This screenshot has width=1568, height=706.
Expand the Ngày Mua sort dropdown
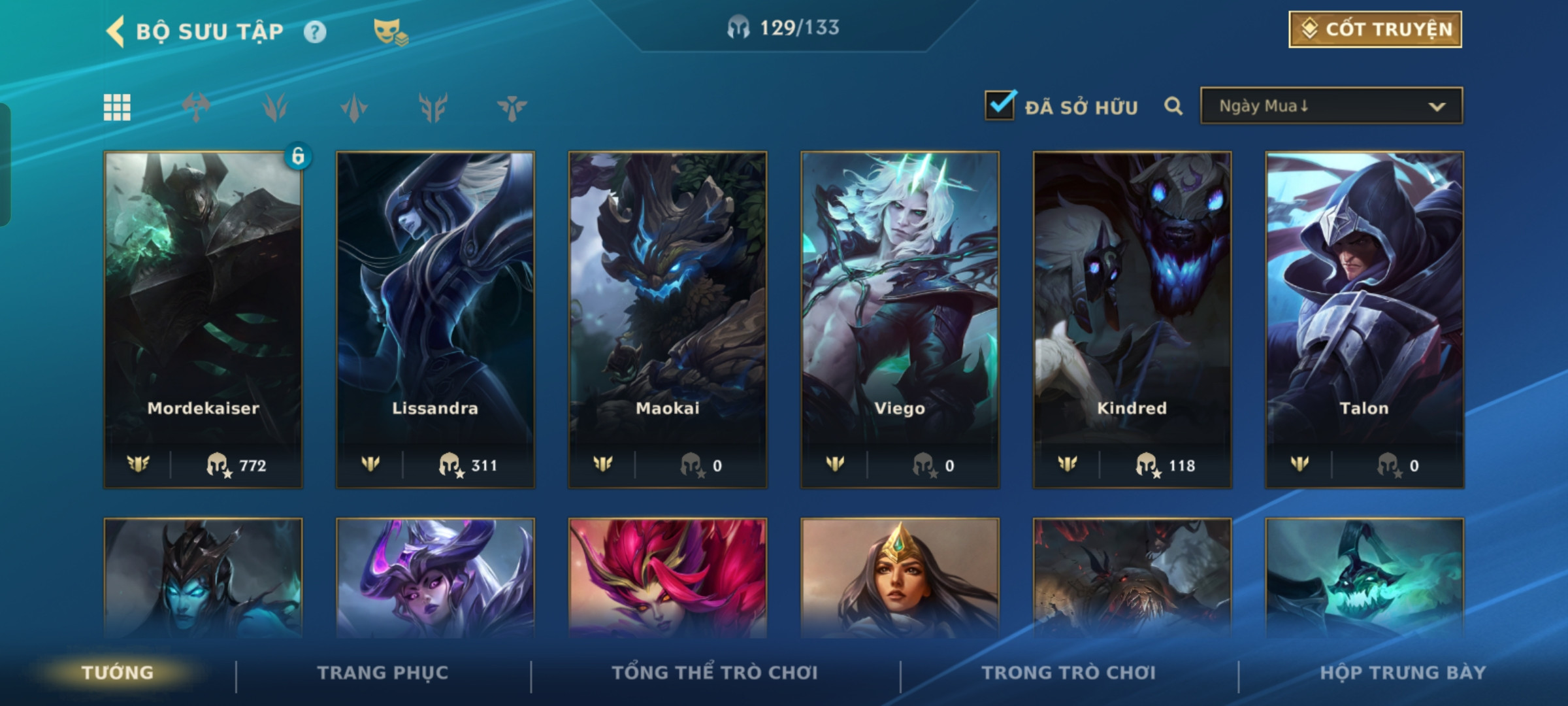[x=1331, y=106]
